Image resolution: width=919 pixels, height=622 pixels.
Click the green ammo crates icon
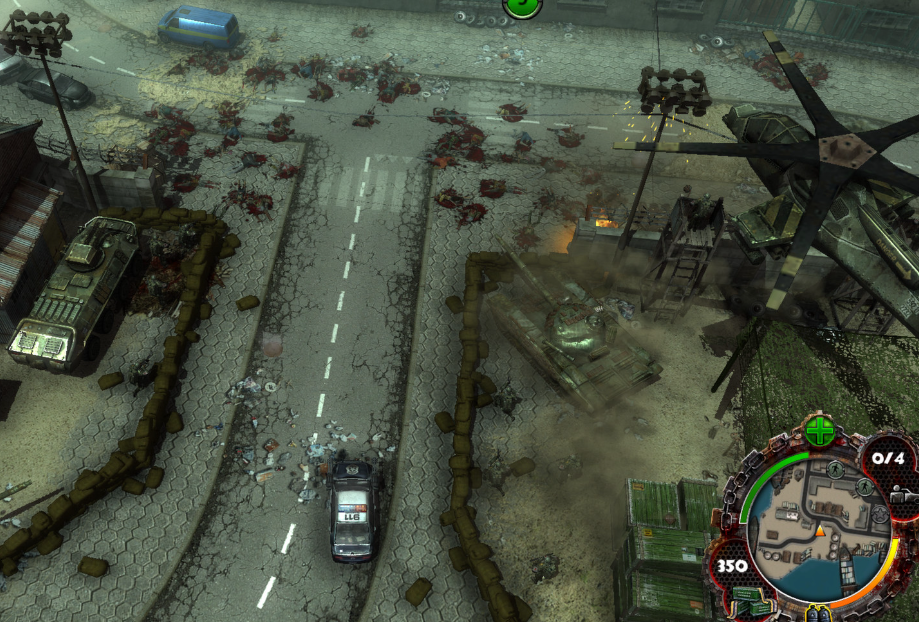click(x=751, y=601)
